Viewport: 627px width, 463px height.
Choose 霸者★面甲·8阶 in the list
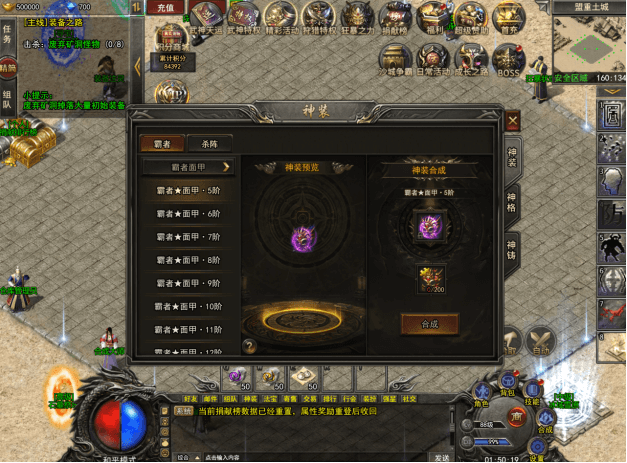pos(189,259)
